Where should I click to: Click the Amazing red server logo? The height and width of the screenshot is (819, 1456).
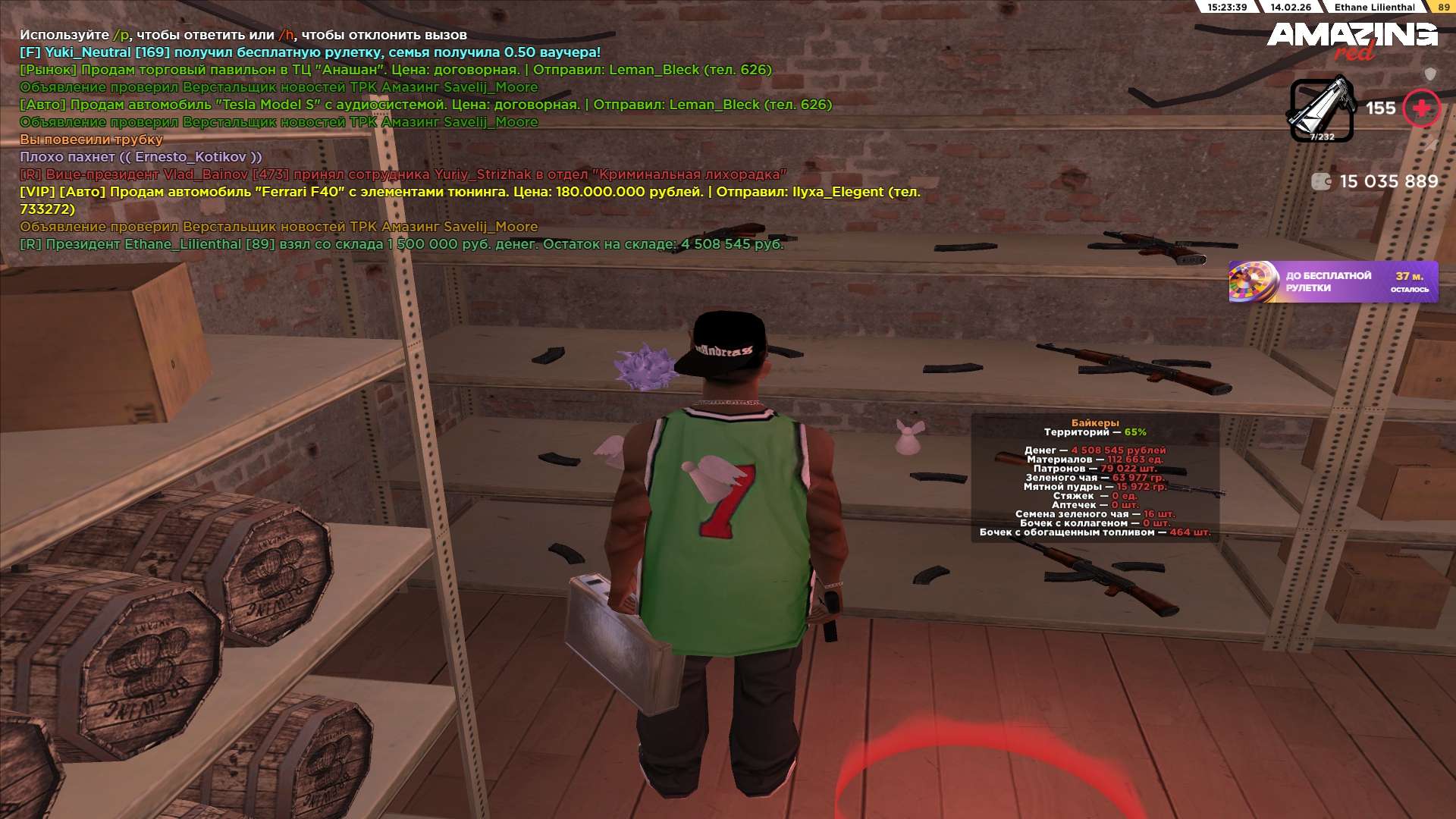click(x=1352, y=39)
